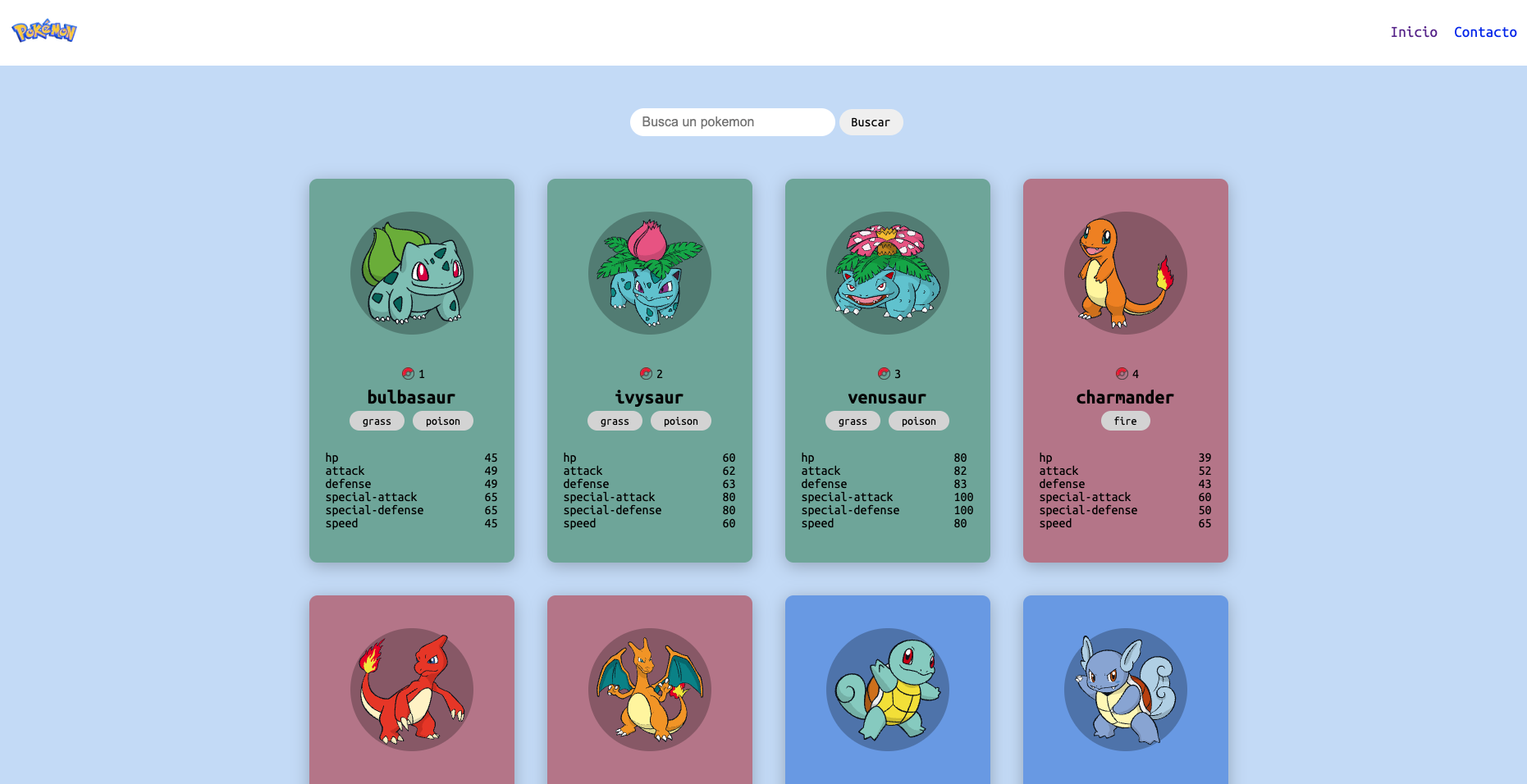The width and height of the screenshot is (1527, 784).
Task: Select the poison type badge on ivysaur
Action: (681, 421)
